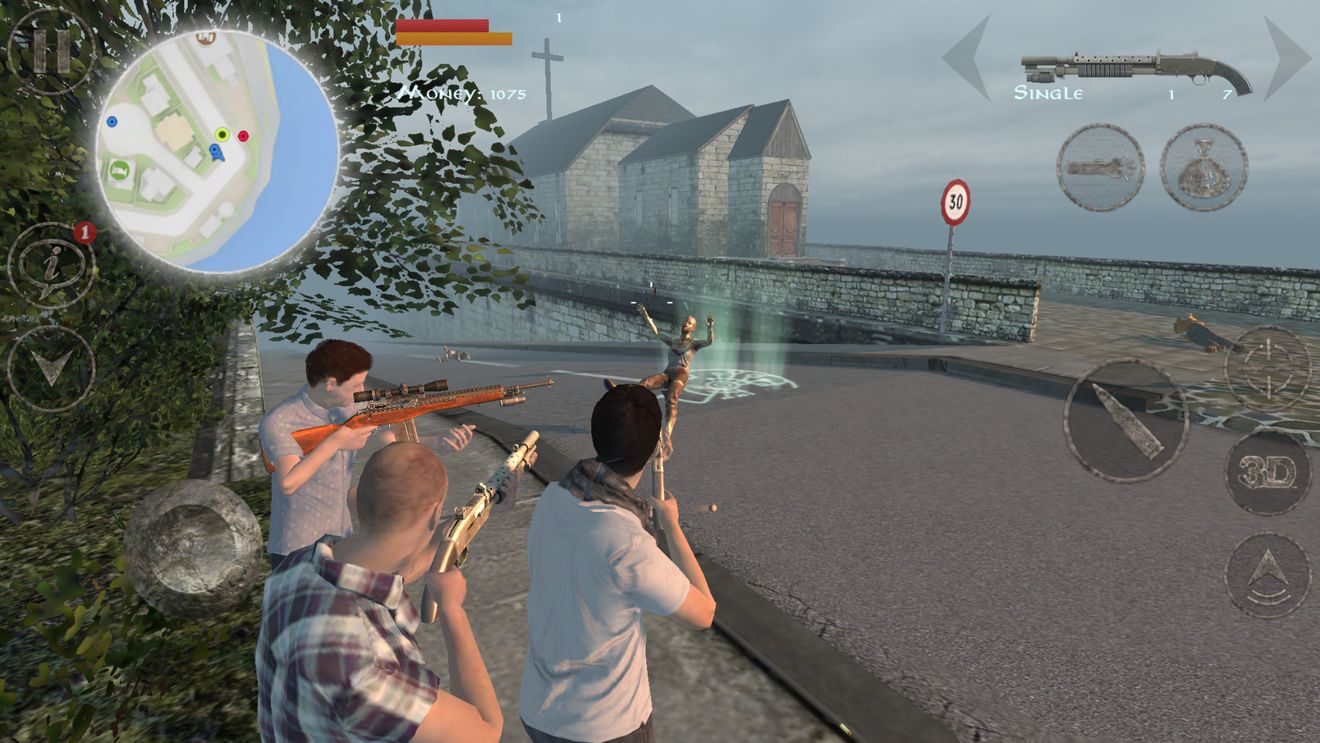
Task: Click the red marker on the minimap
Action: tap(243, 136)
